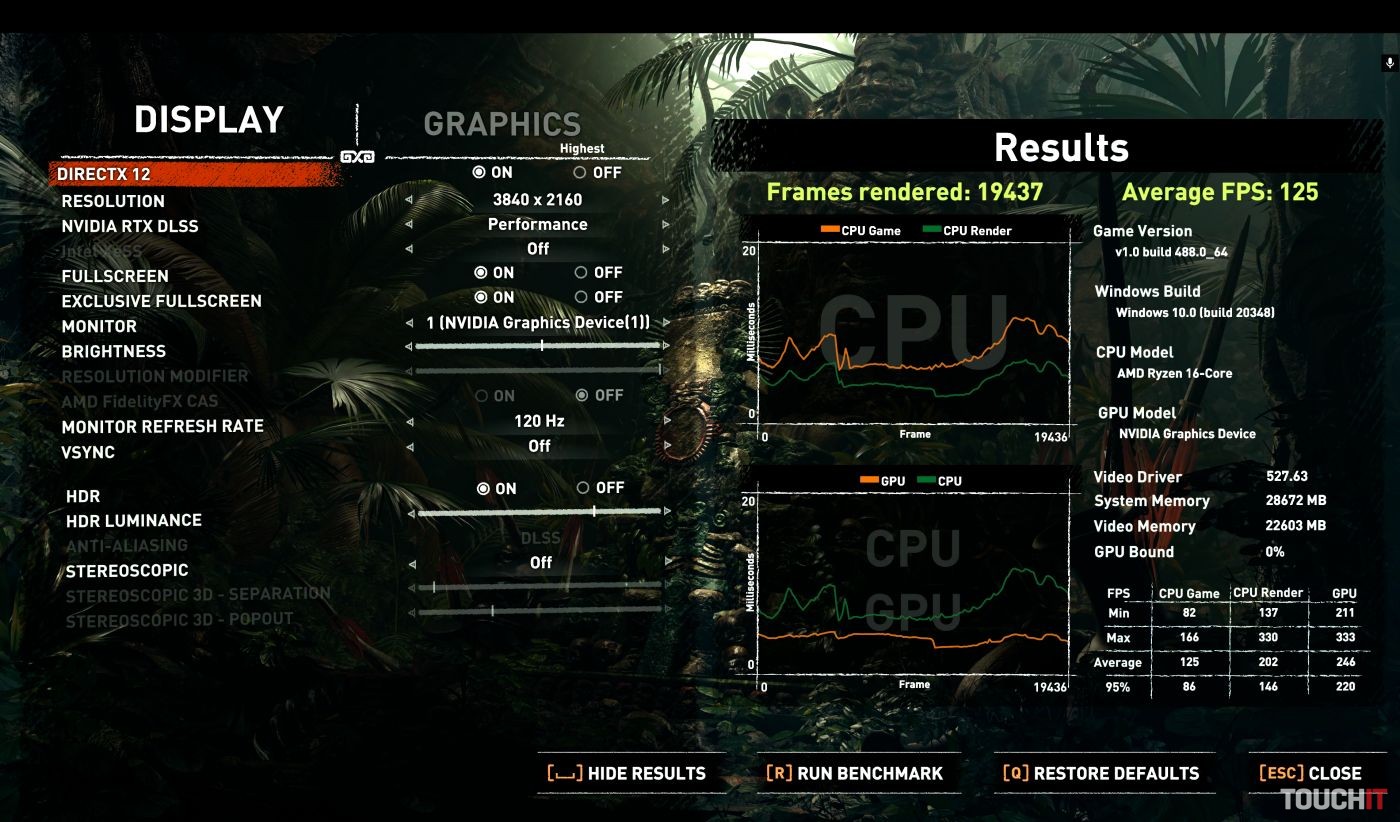Hide the benchmark results panel
This screenshot has height=822, width=1400.
click(627, 773)
